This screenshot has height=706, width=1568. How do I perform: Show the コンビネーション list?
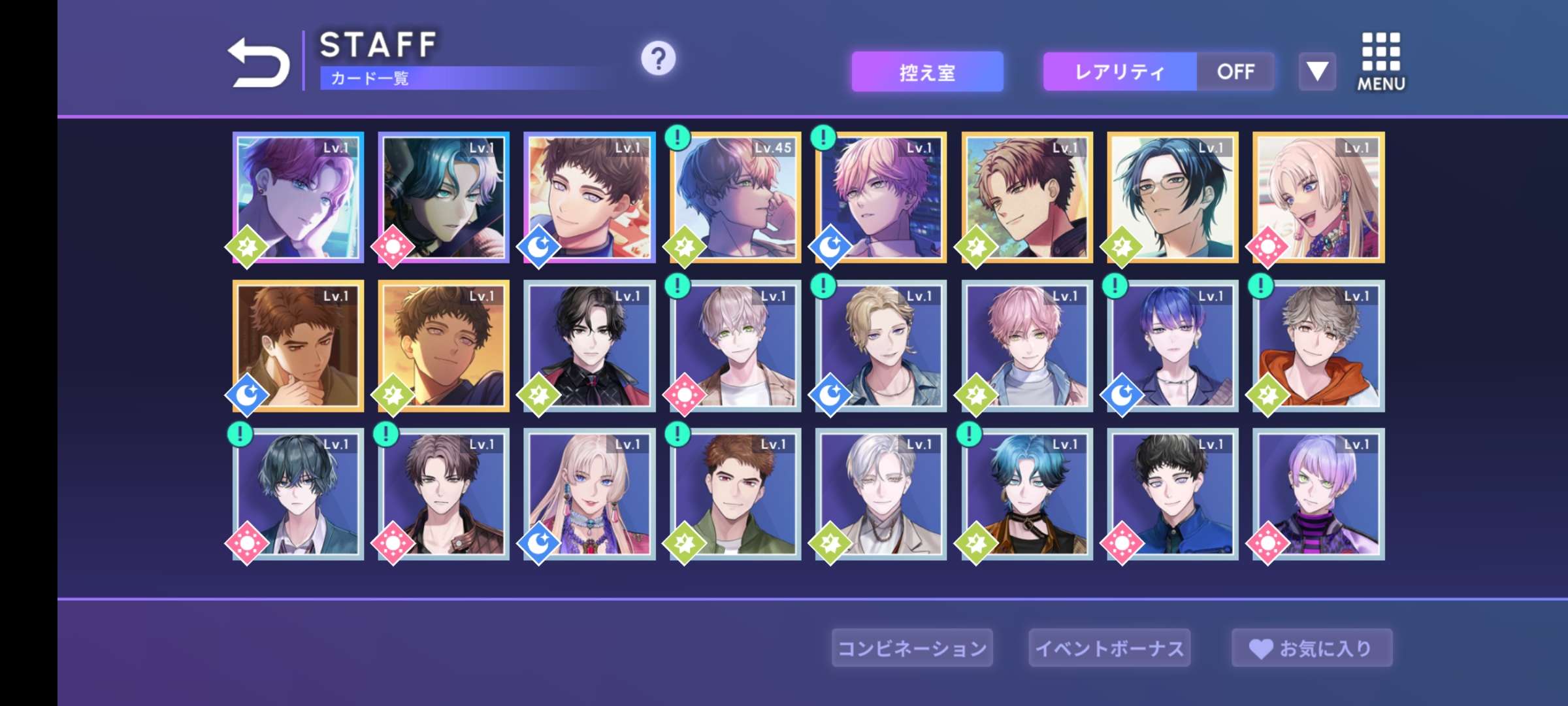coord(912,648)
